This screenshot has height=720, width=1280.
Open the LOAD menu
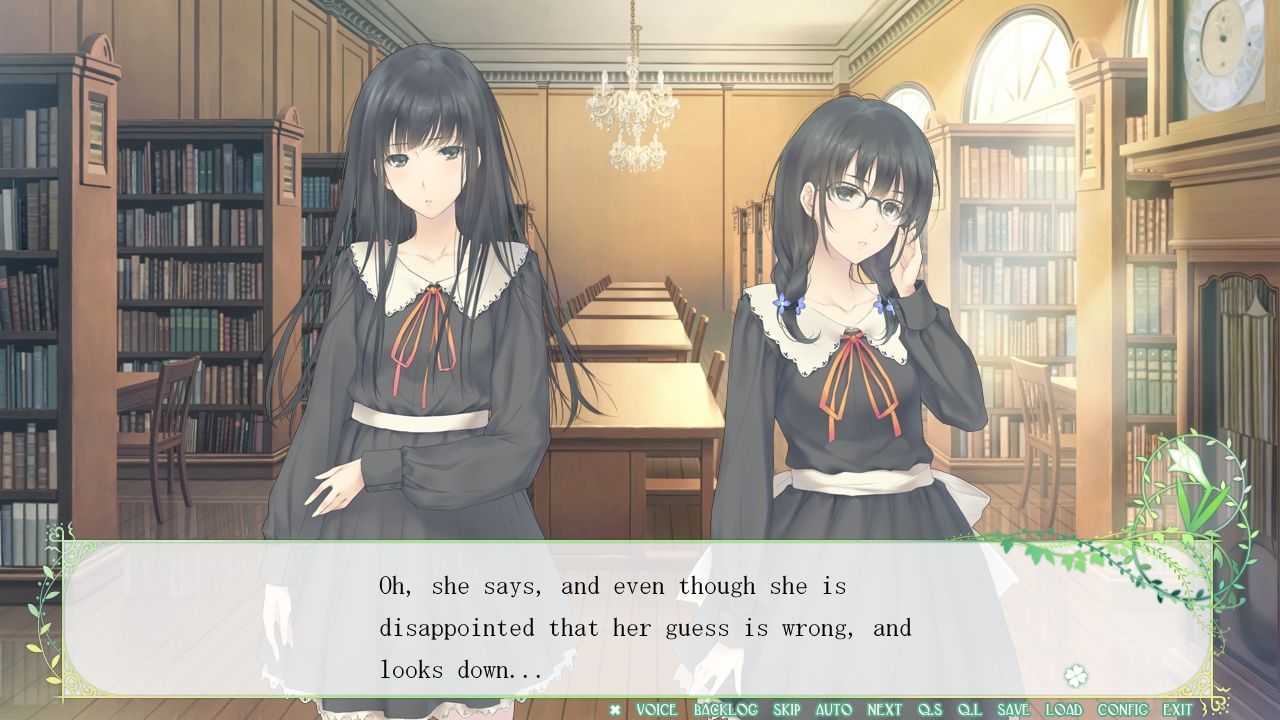1064,710
